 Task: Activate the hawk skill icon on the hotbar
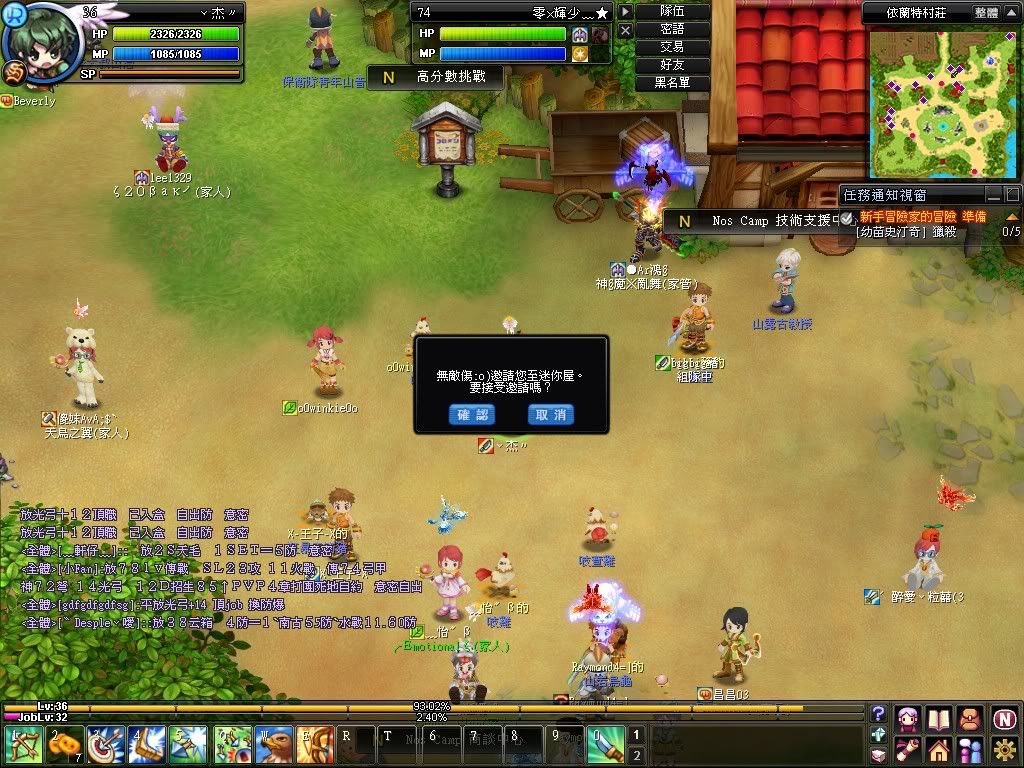click(273, 745)
